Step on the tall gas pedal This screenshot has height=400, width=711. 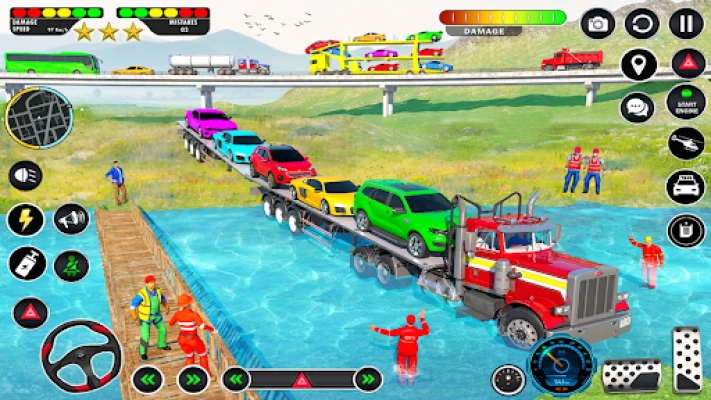pyautogui.click(x=686, y=360)
